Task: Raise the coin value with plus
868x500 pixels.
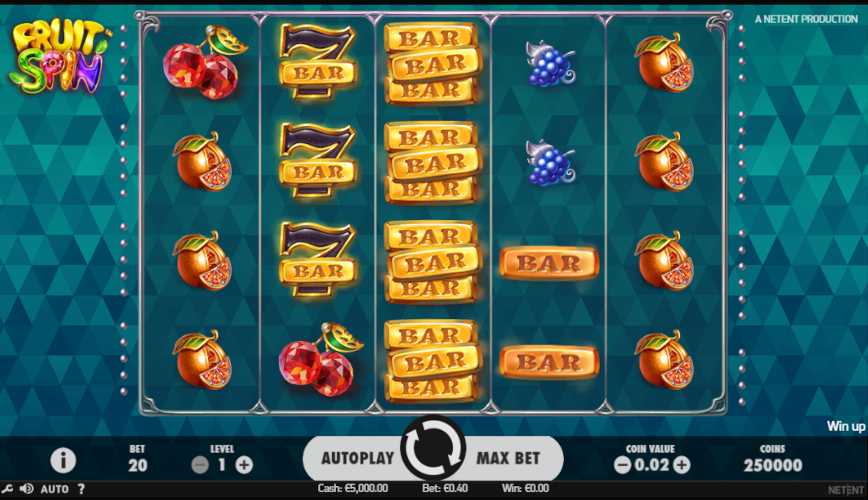Action: [682, 465]
